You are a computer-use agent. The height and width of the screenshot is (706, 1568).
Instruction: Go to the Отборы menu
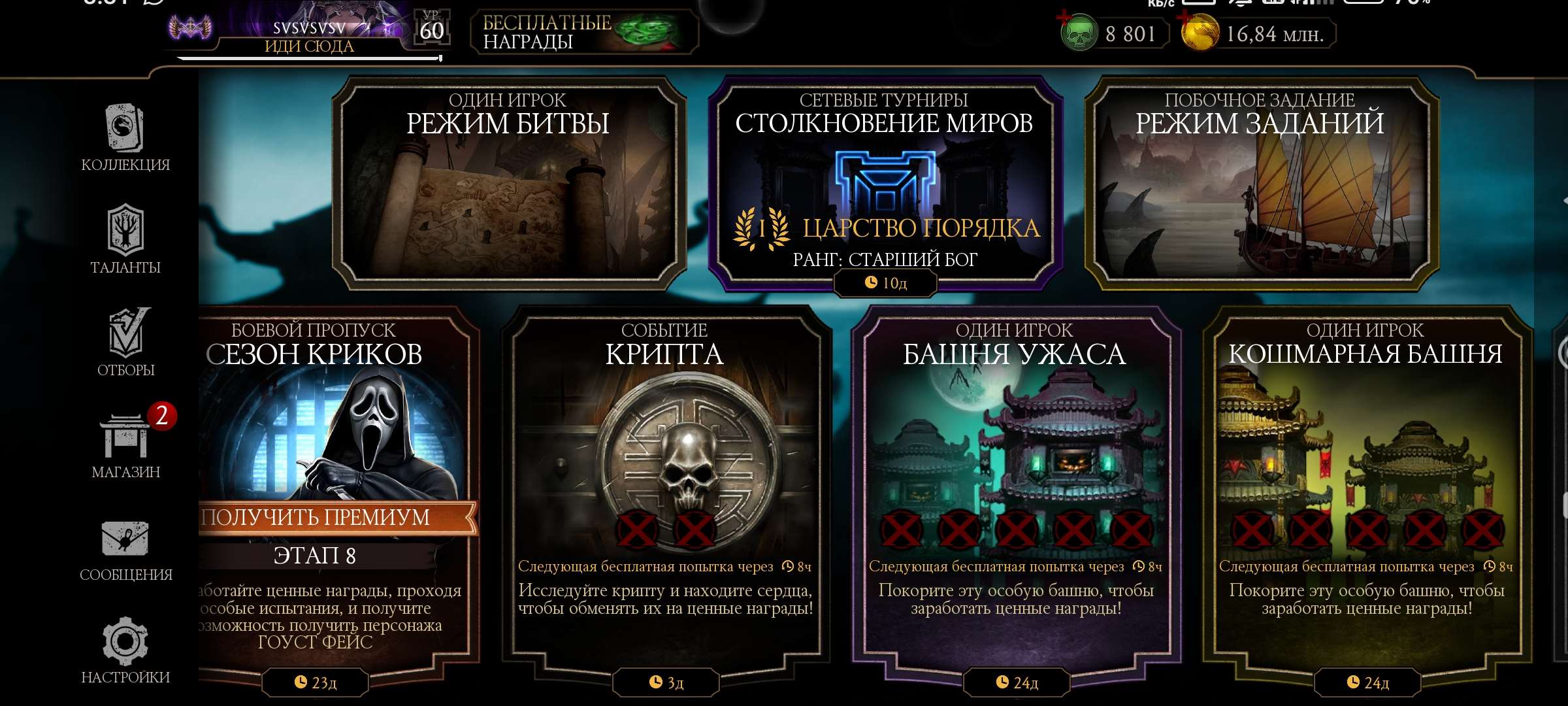[125, 343]
